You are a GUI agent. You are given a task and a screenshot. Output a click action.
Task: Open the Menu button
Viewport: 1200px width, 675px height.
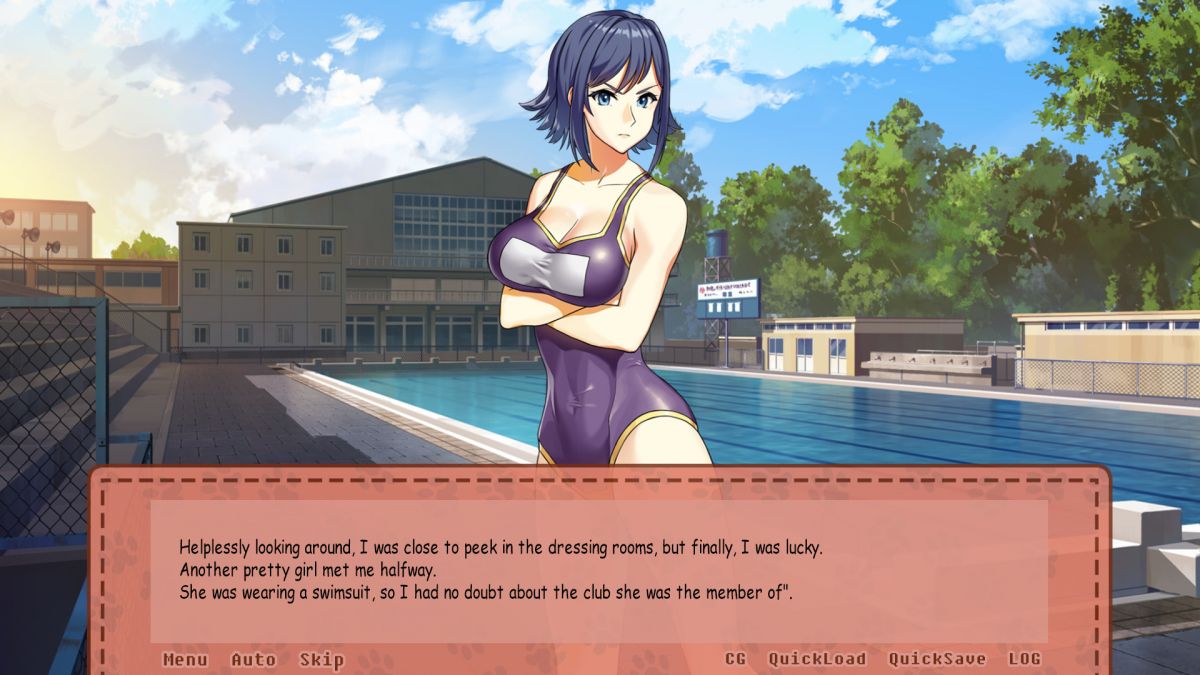[x=185, y=659]
